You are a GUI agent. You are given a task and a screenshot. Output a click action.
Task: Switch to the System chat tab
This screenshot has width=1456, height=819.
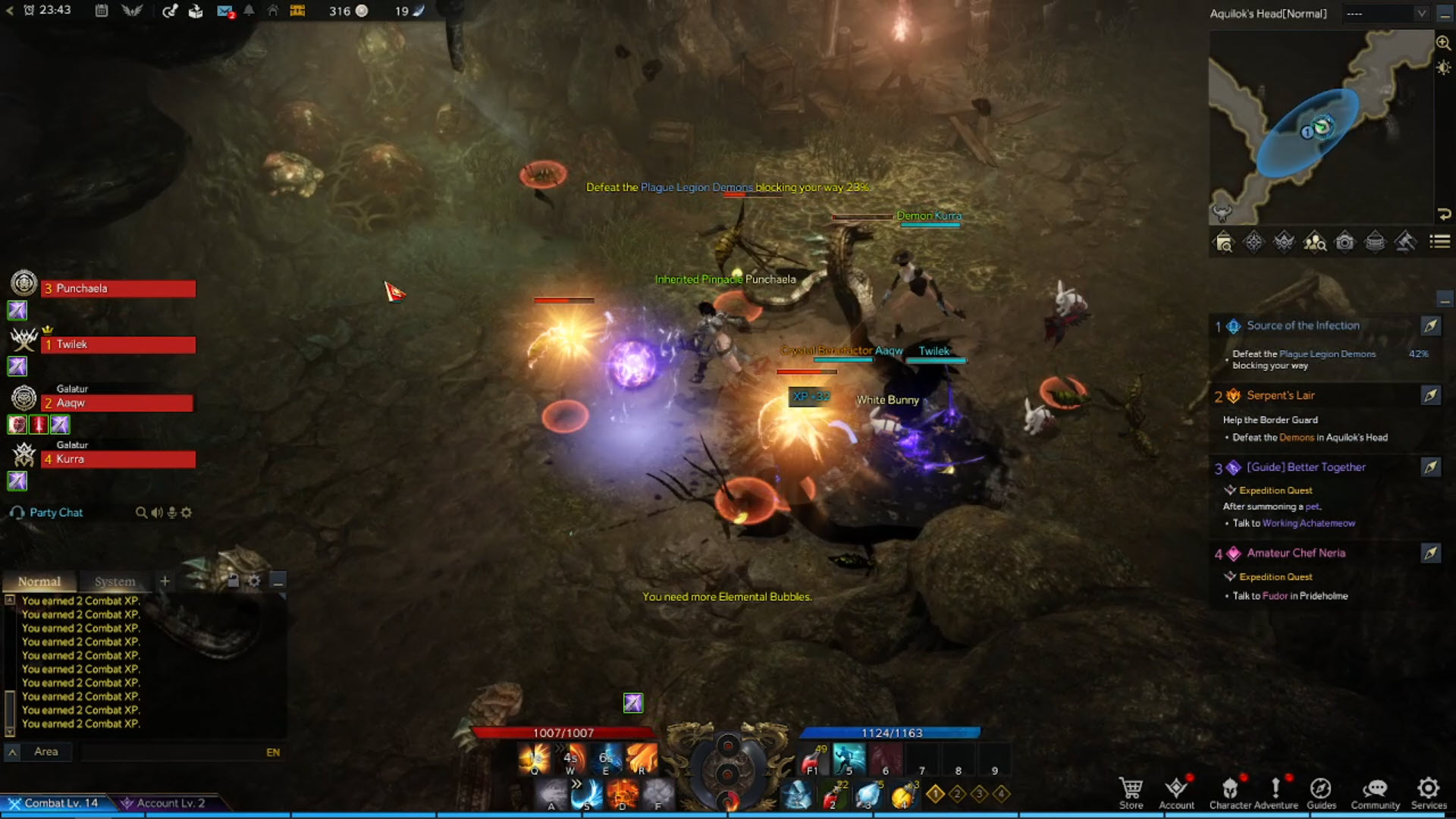coord(115,582)
